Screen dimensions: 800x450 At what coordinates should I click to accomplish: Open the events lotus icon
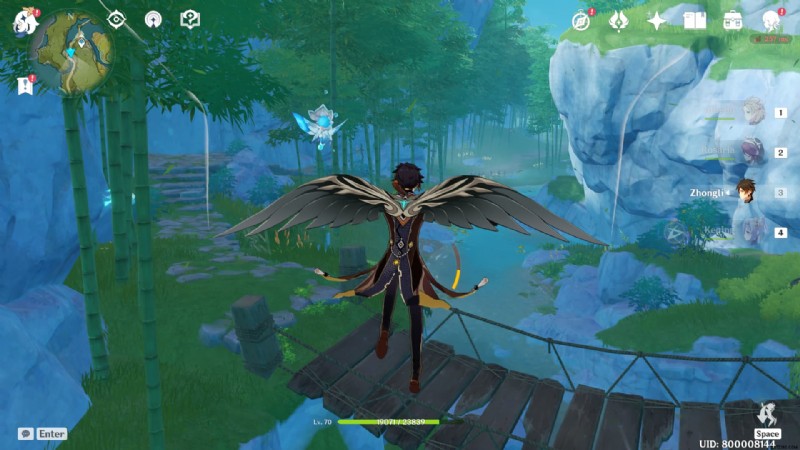pyautogui.click(x=619, y=20)
